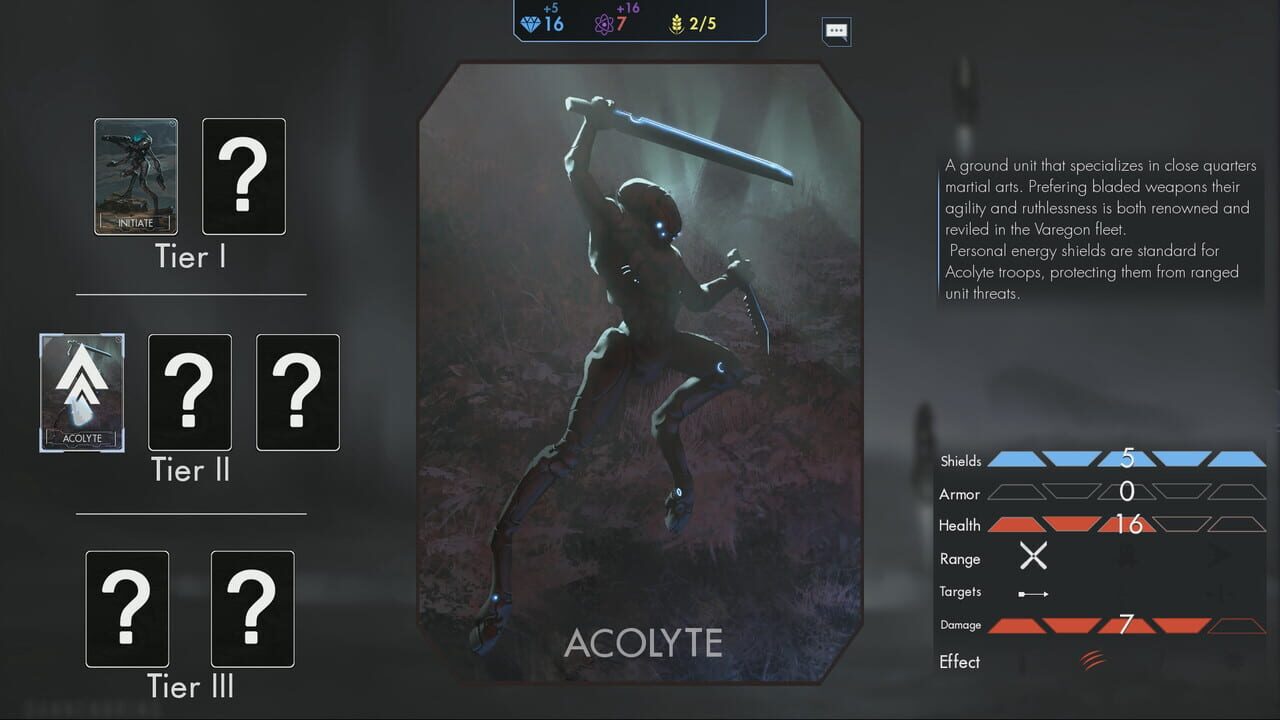Expand the Tier III section

[x=189, y=687]
